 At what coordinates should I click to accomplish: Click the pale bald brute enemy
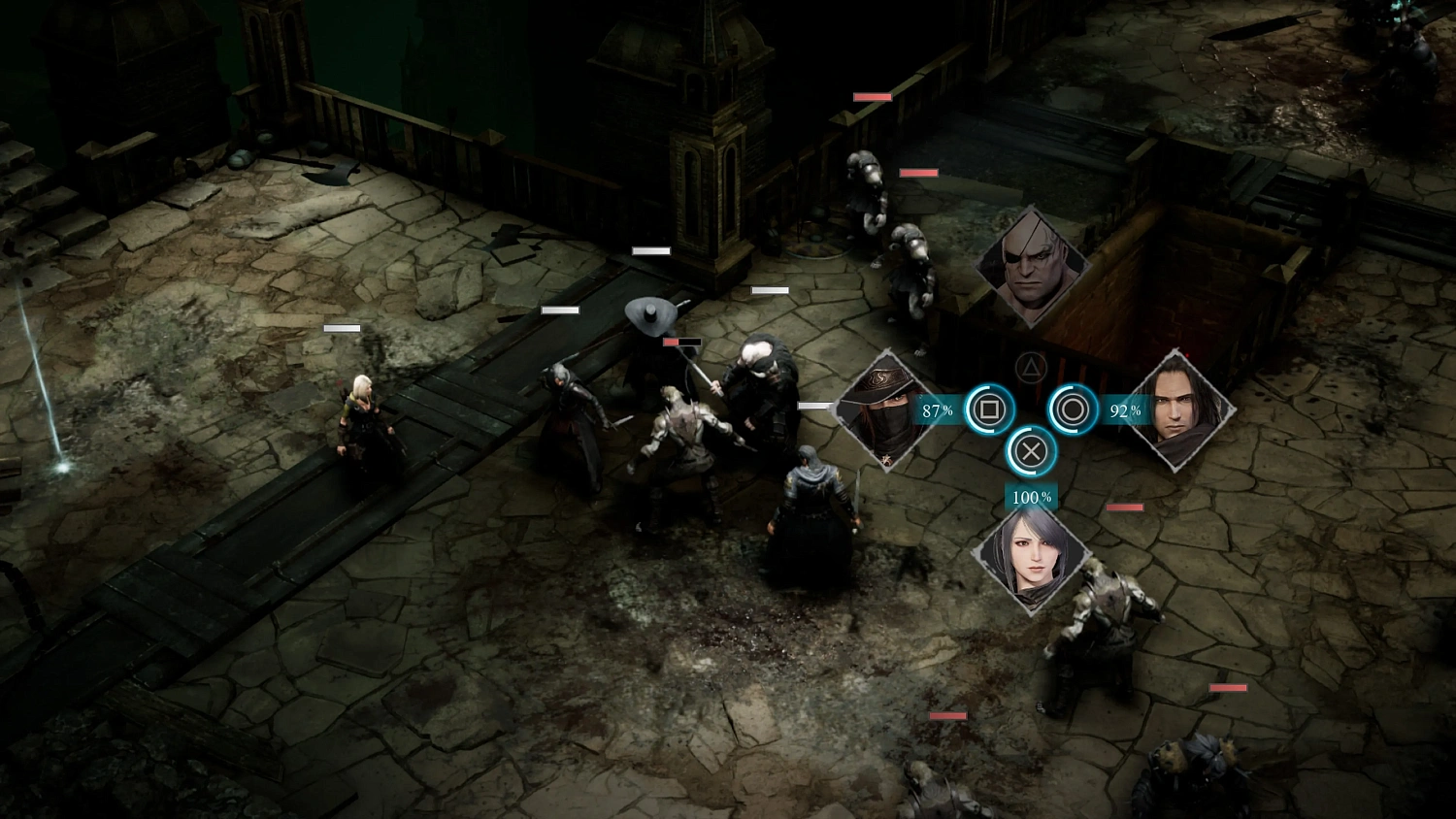coord(762,388)
